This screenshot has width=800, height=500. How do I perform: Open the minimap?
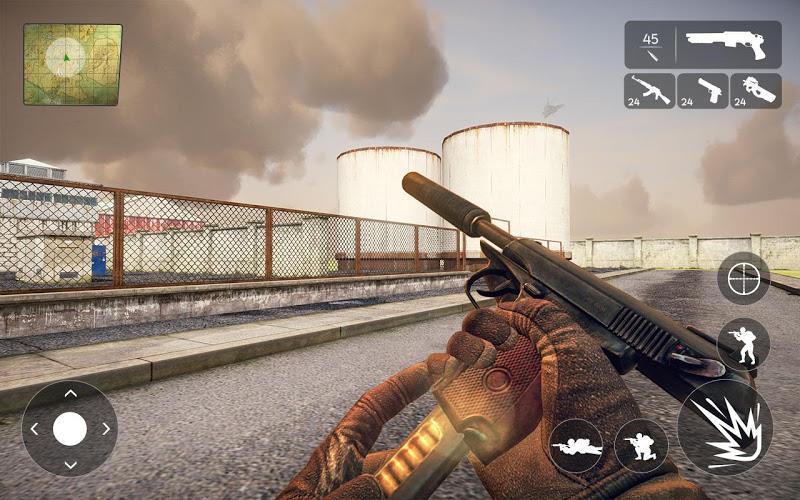[x=72, y=64]
